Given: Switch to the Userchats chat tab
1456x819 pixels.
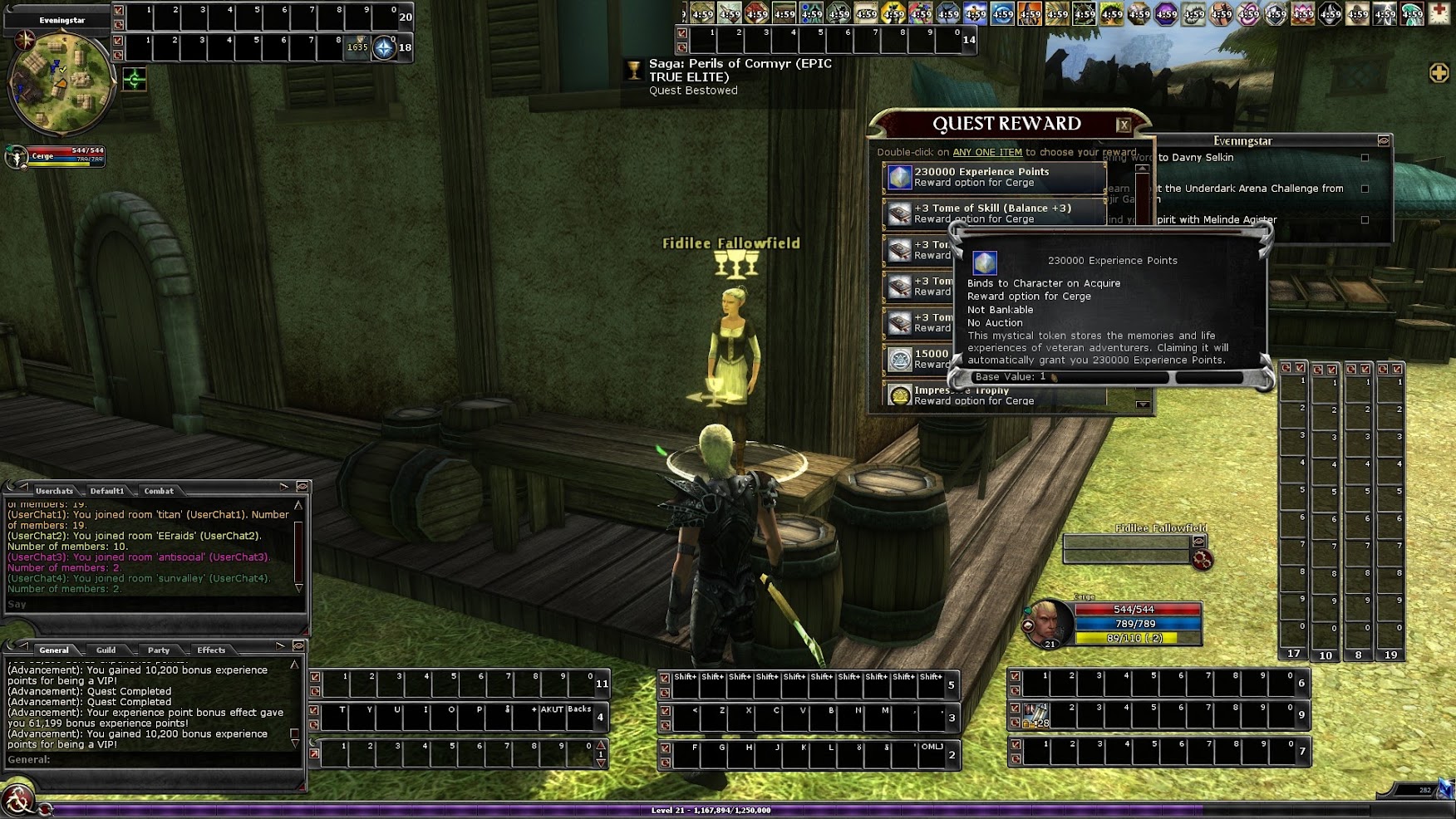Looking at the screenshot, I should [x=54, y=491].
